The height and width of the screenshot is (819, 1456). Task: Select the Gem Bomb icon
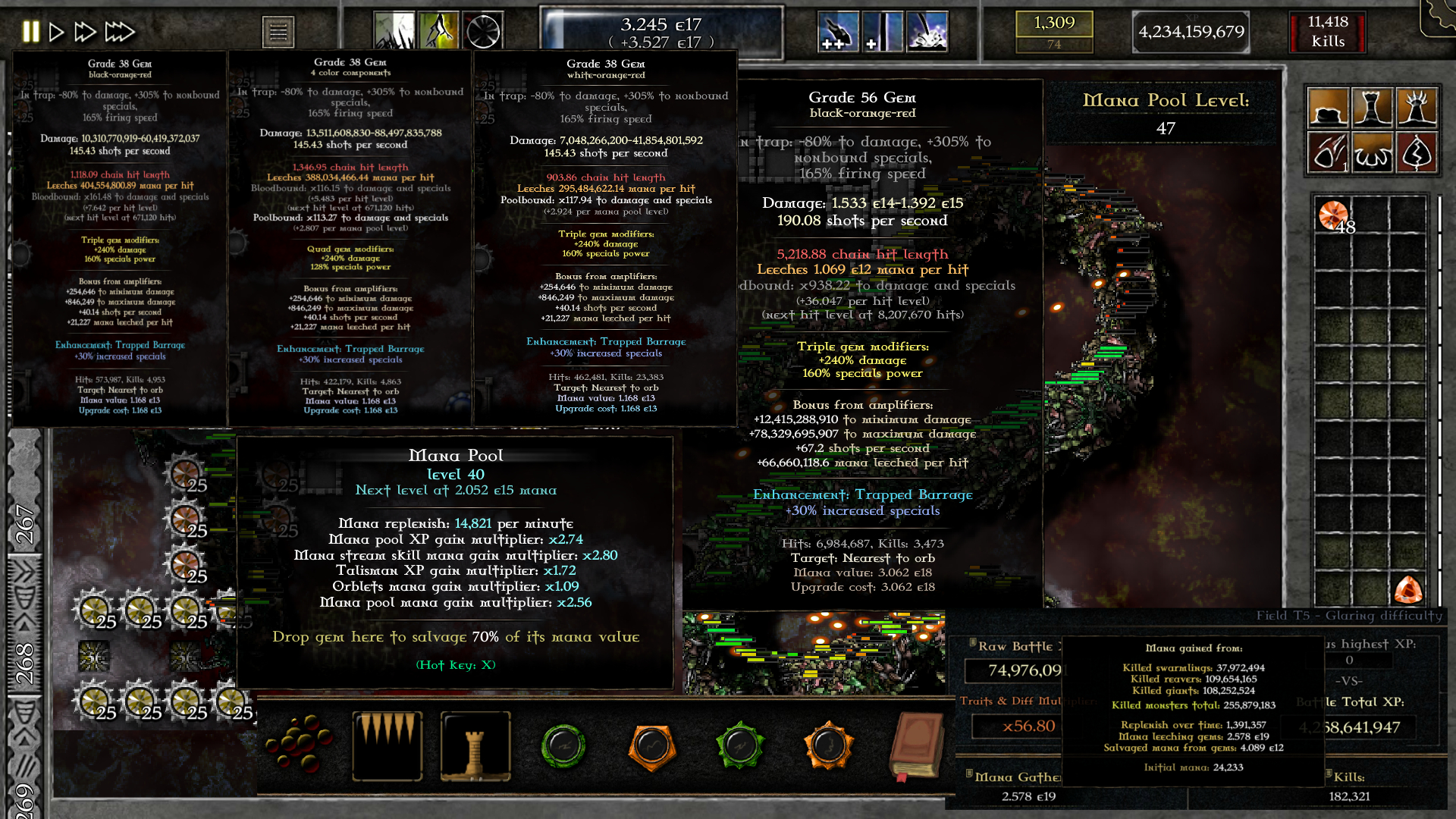(x=1329, y=152)
